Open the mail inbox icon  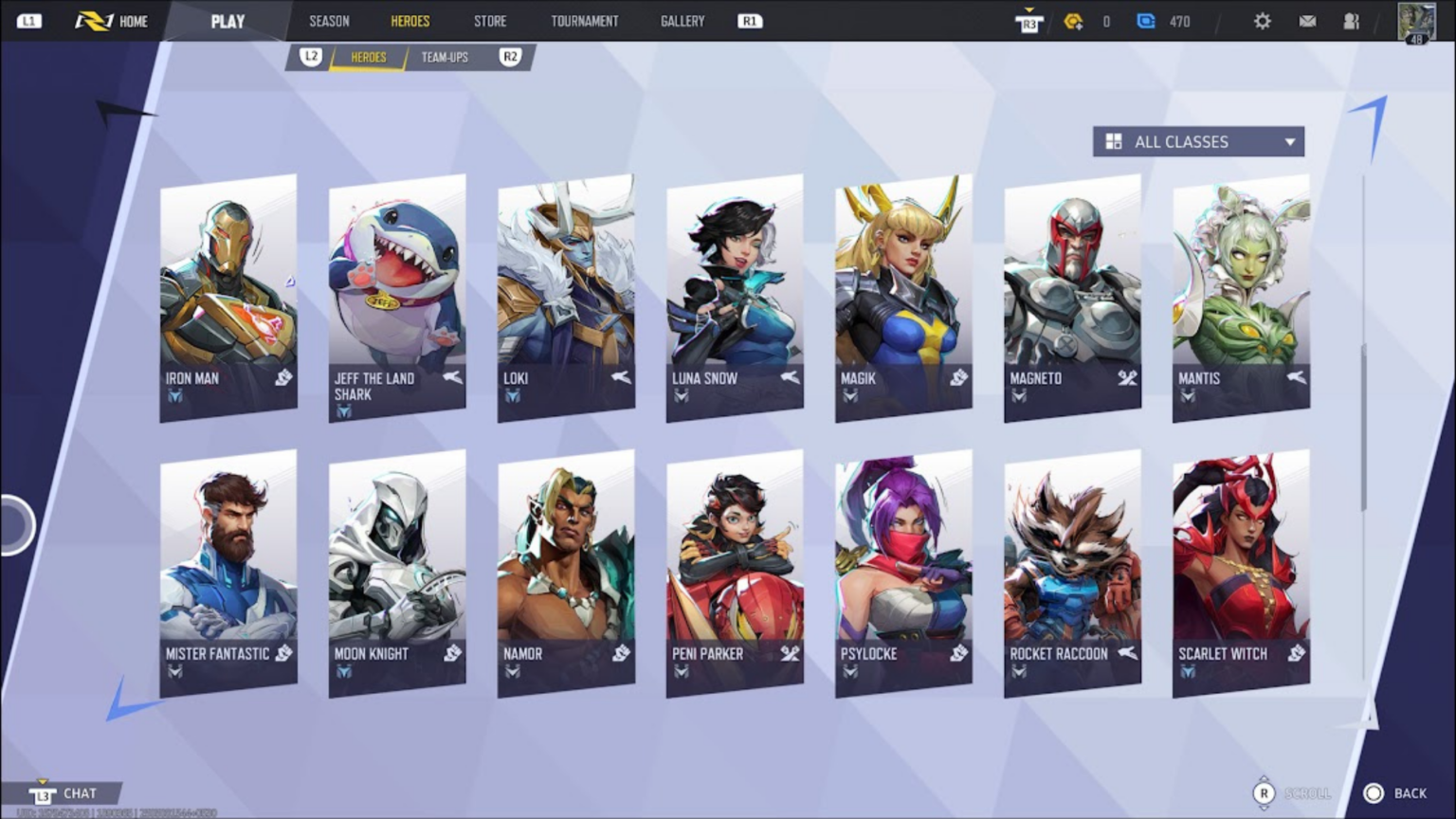pyautogui.click(x=1306, y=20)
